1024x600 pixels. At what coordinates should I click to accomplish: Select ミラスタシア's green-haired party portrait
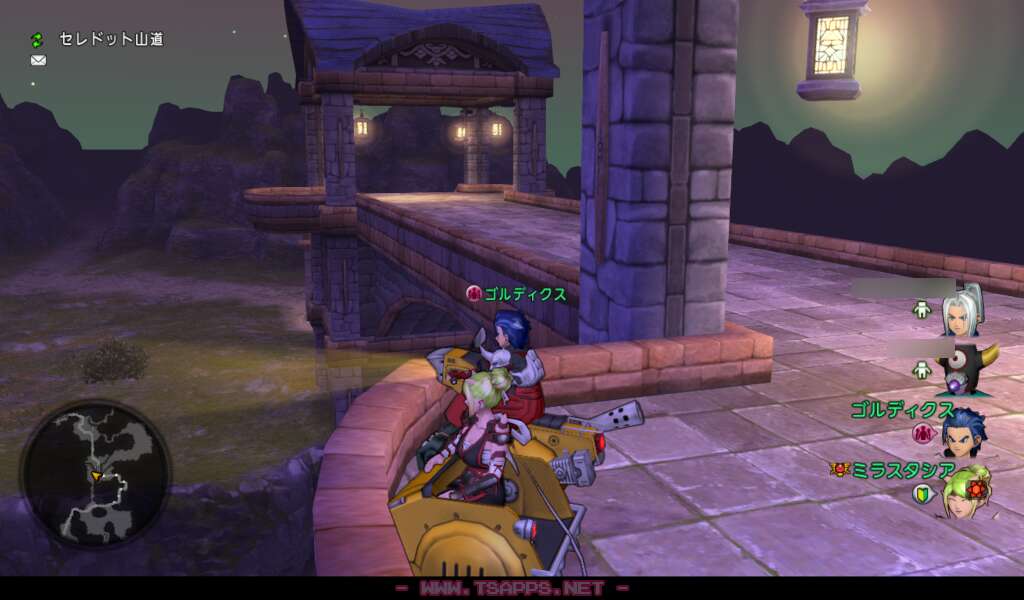pyautogui.click(x=964, y=492)
